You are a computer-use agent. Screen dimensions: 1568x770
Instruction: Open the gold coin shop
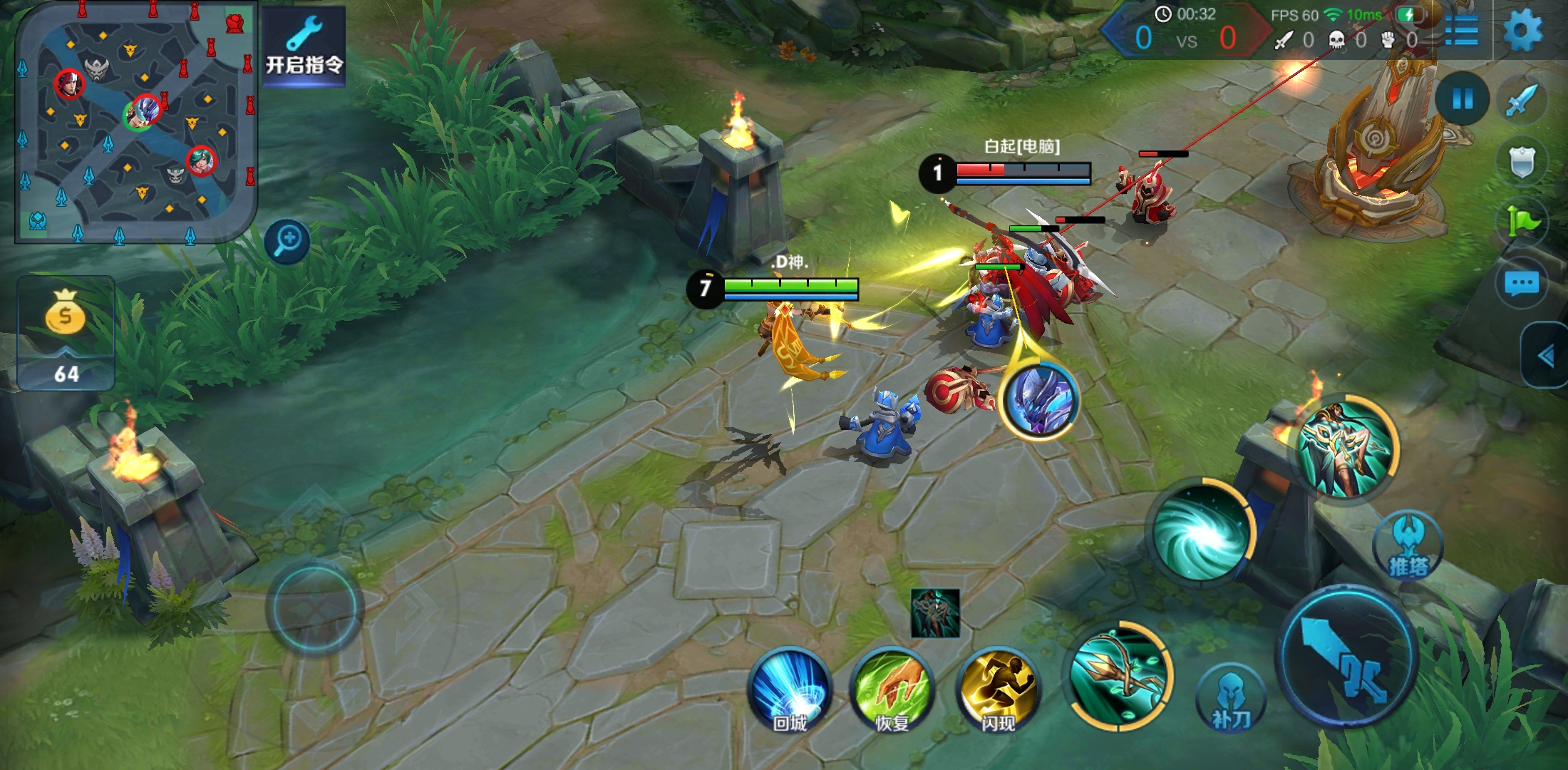[x=66, y=333]
